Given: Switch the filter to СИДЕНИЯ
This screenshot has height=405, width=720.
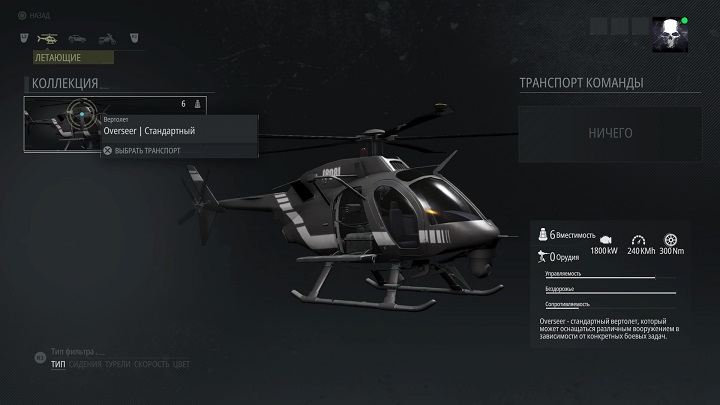Looking at the screenshot, I should pos(85,364).
